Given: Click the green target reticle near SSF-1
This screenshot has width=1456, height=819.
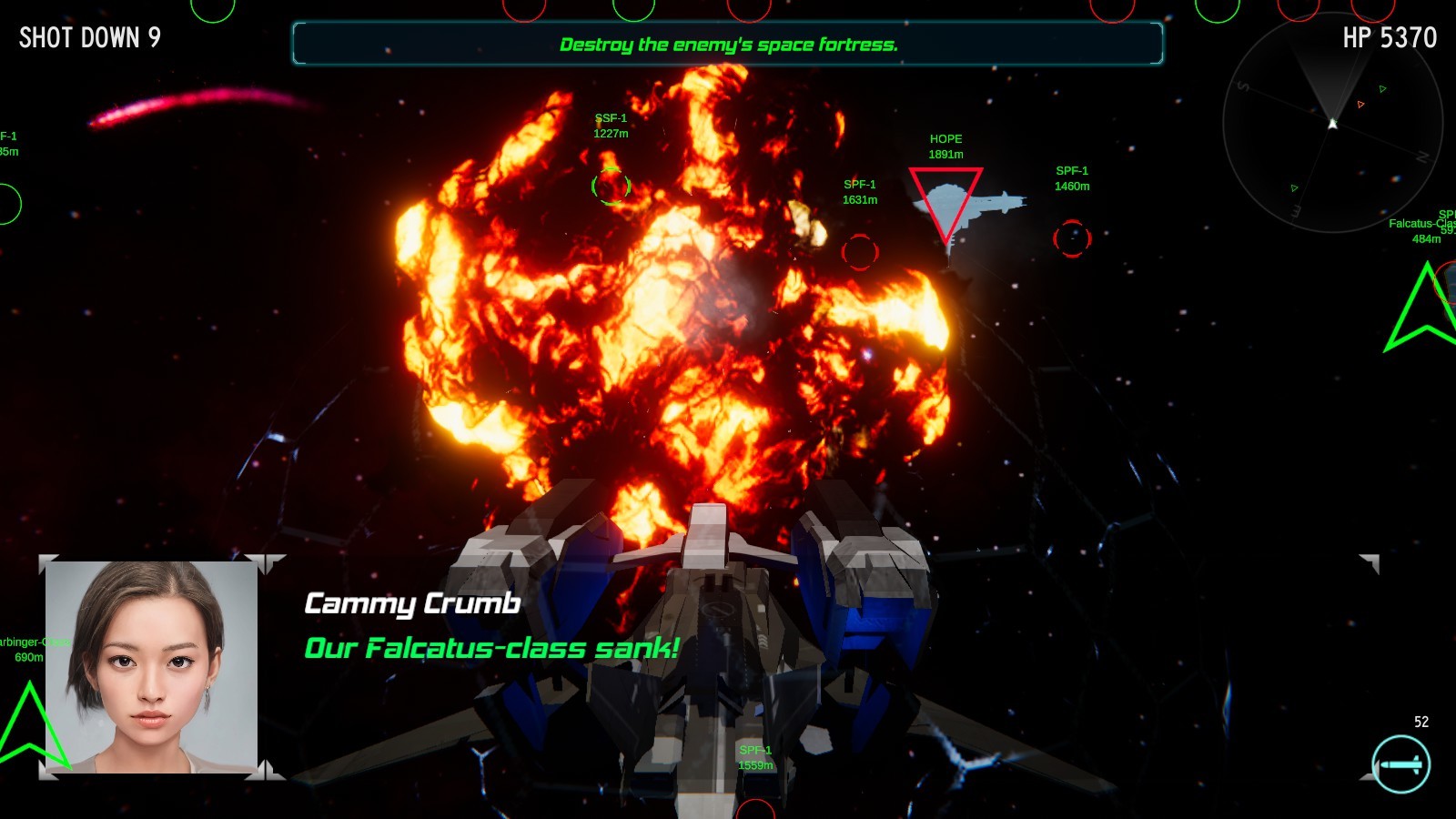Looking at the screenshot, I should 611,187.
